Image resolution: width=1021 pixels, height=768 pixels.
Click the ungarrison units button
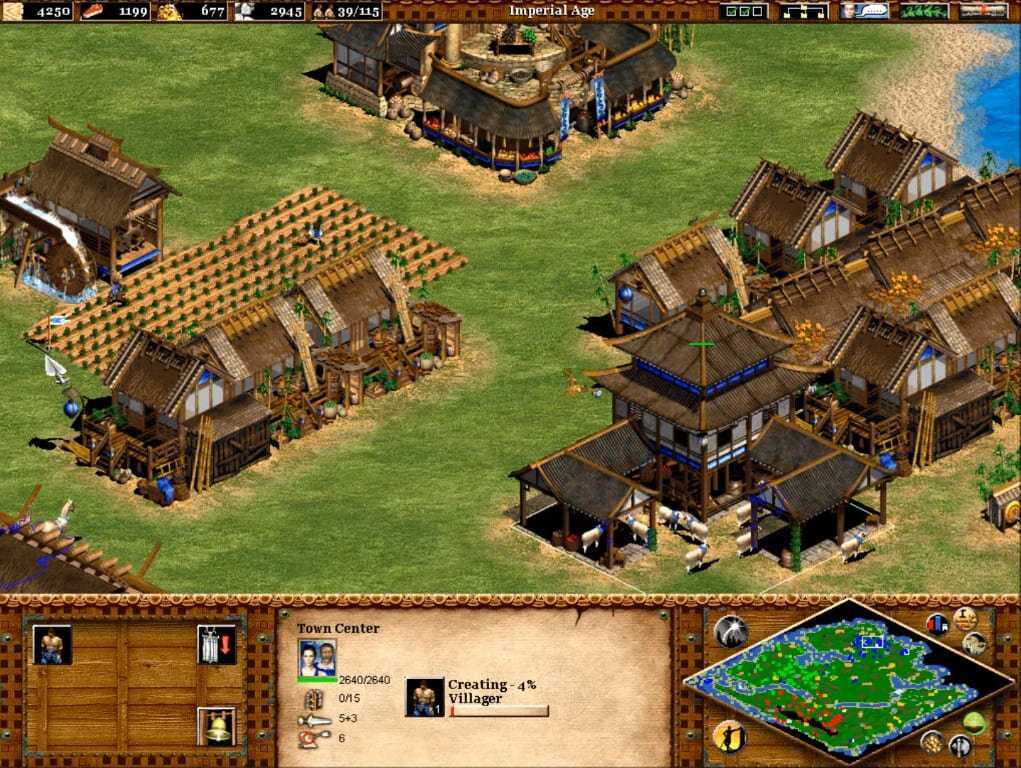click(x=216, y=645)
